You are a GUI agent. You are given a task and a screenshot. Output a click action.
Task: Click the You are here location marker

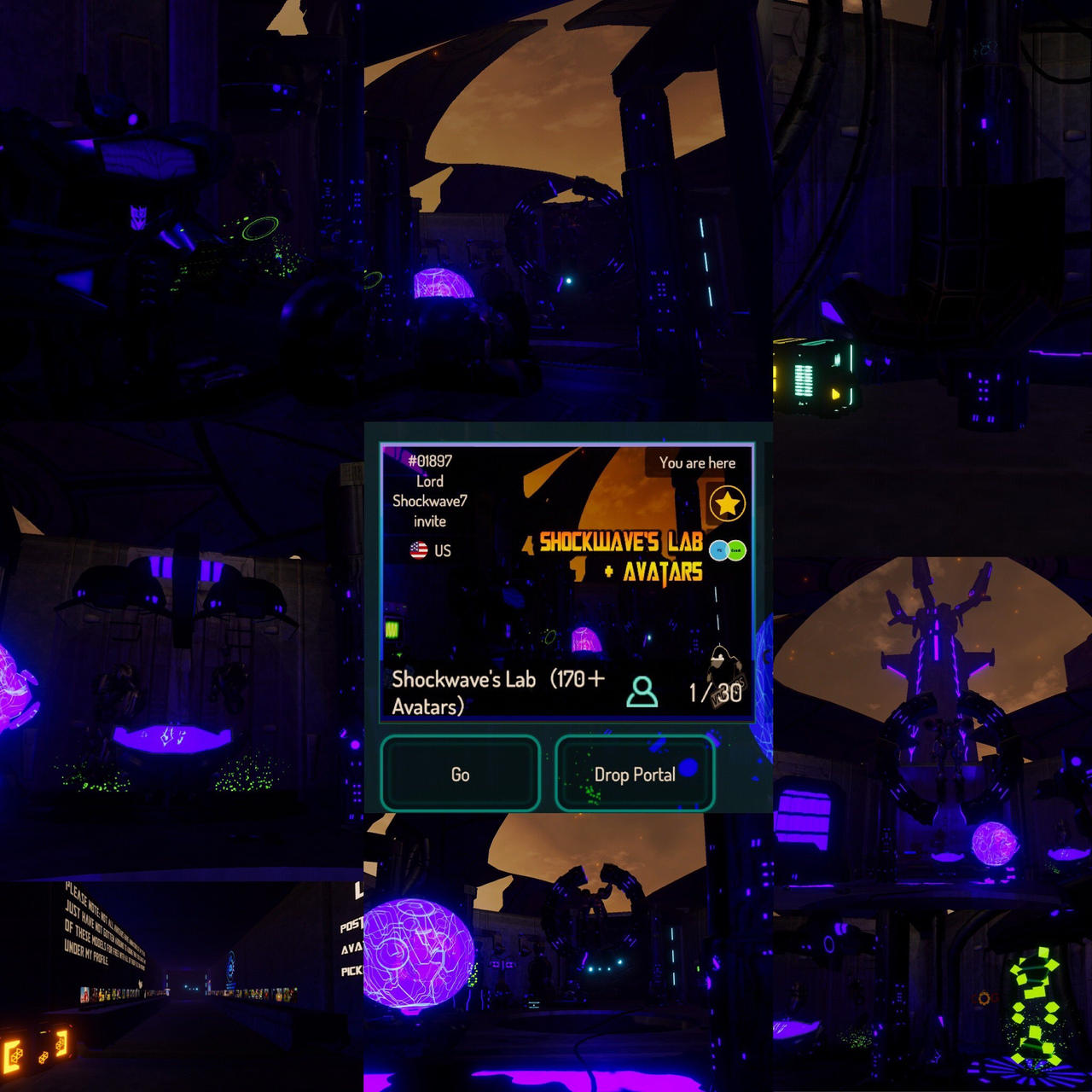697,462
